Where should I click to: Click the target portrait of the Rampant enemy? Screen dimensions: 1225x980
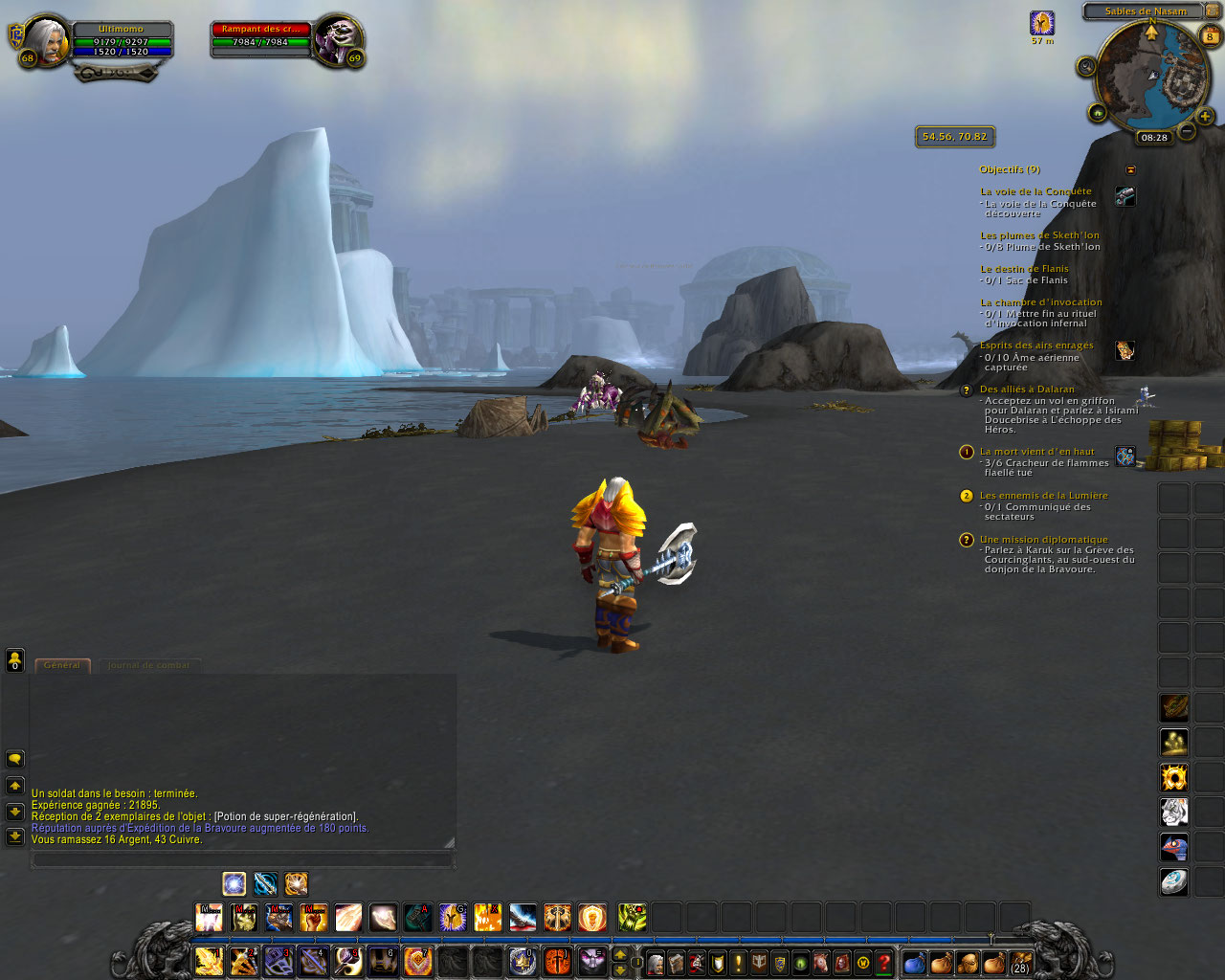(x=335, y=40)
